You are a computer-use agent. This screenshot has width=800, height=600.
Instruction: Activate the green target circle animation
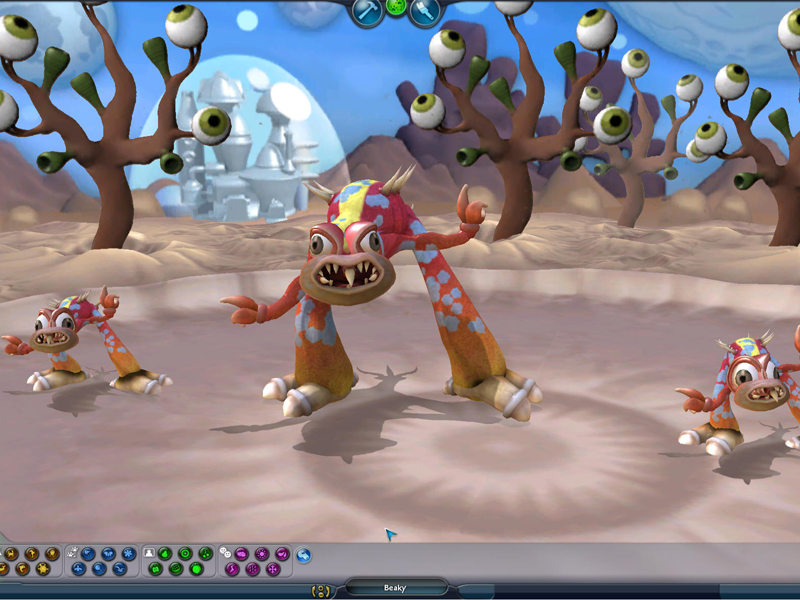tap(185, 553)
